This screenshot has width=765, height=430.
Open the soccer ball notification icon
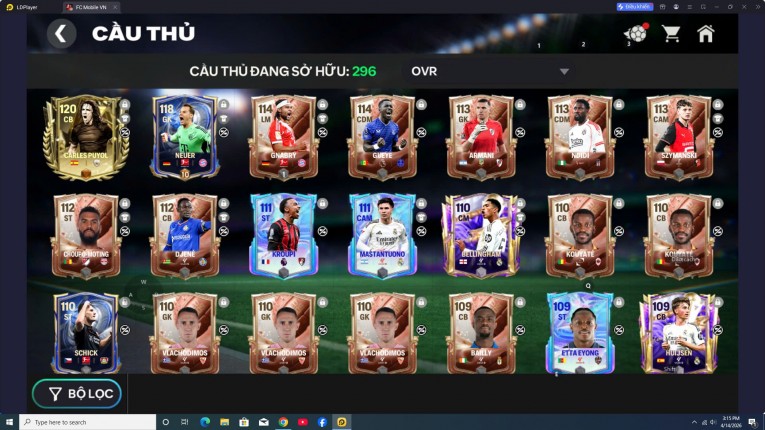[x=635, y=34]
